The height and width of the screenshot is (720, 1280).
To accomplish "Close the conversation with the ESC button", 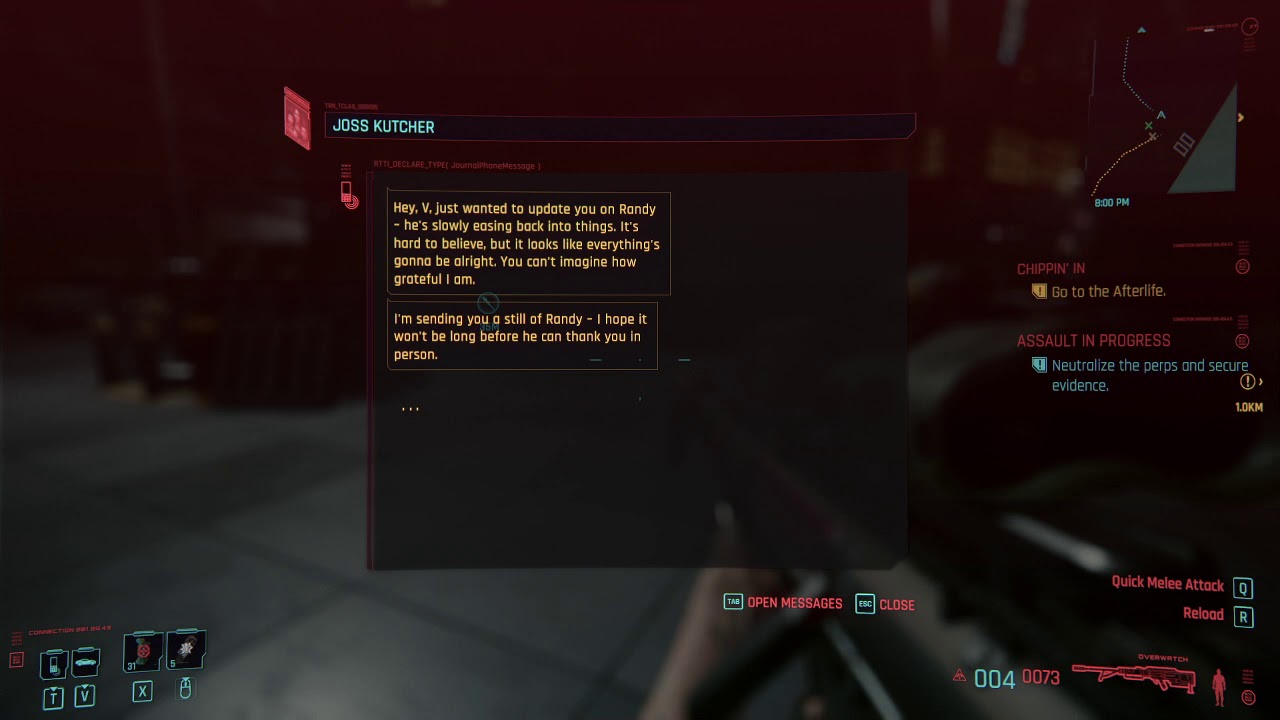I will 865,604.
